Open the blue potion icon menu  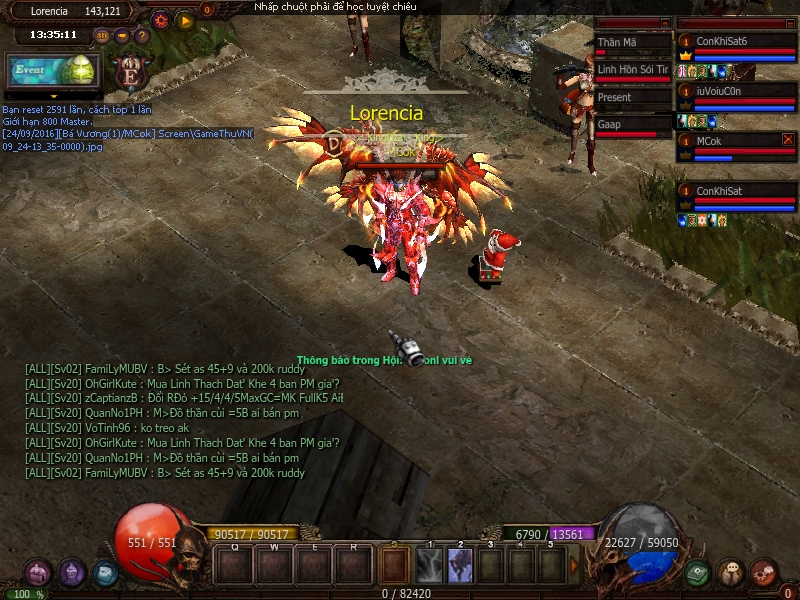(x=105, y=572)
